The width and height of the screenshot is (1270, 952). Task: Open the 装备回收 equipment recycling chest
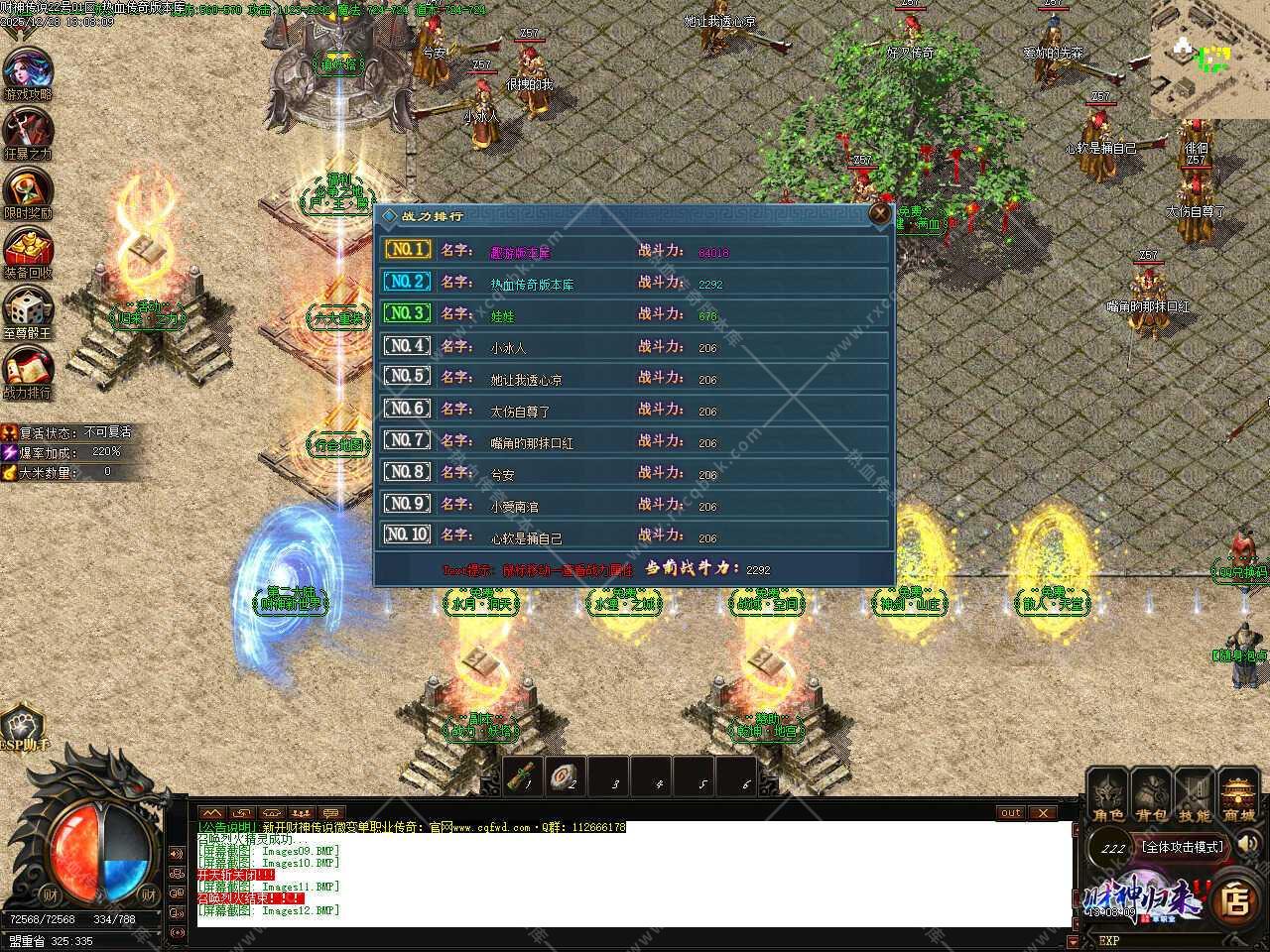click(x=28, y=250)
